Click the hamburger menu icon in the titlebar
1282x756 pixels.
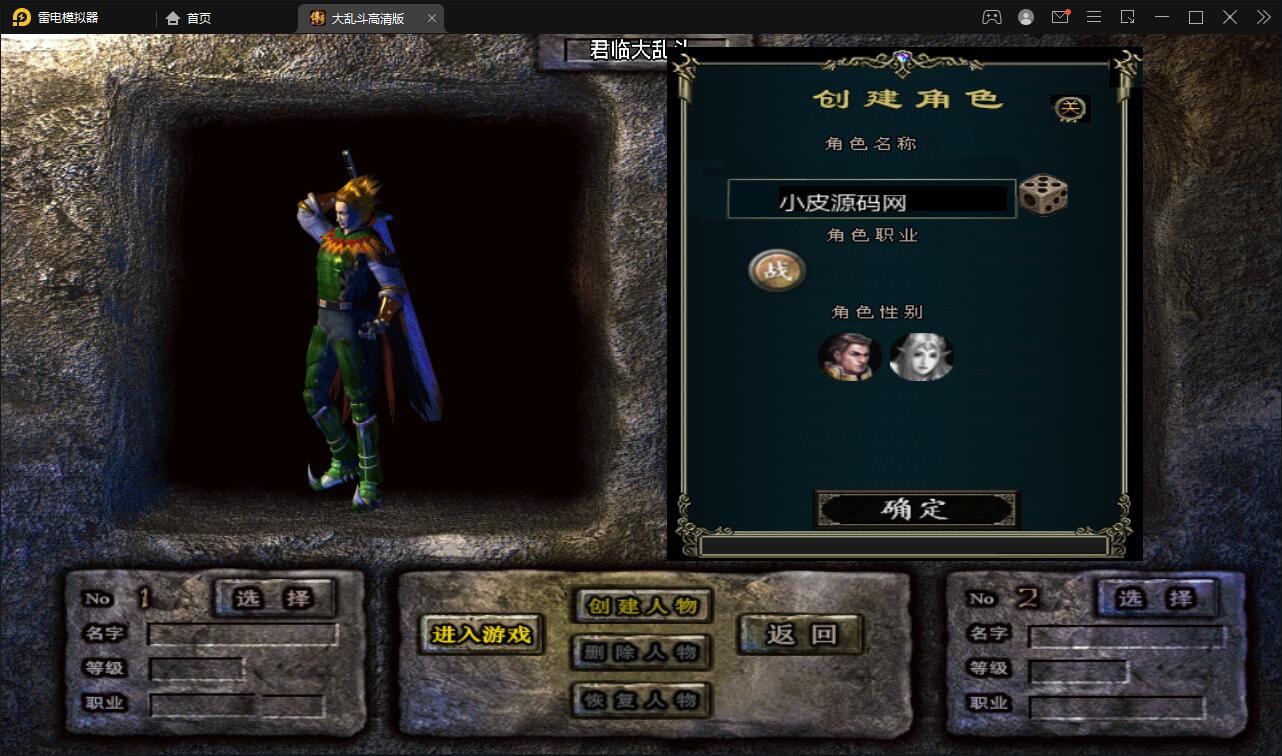1094,17
